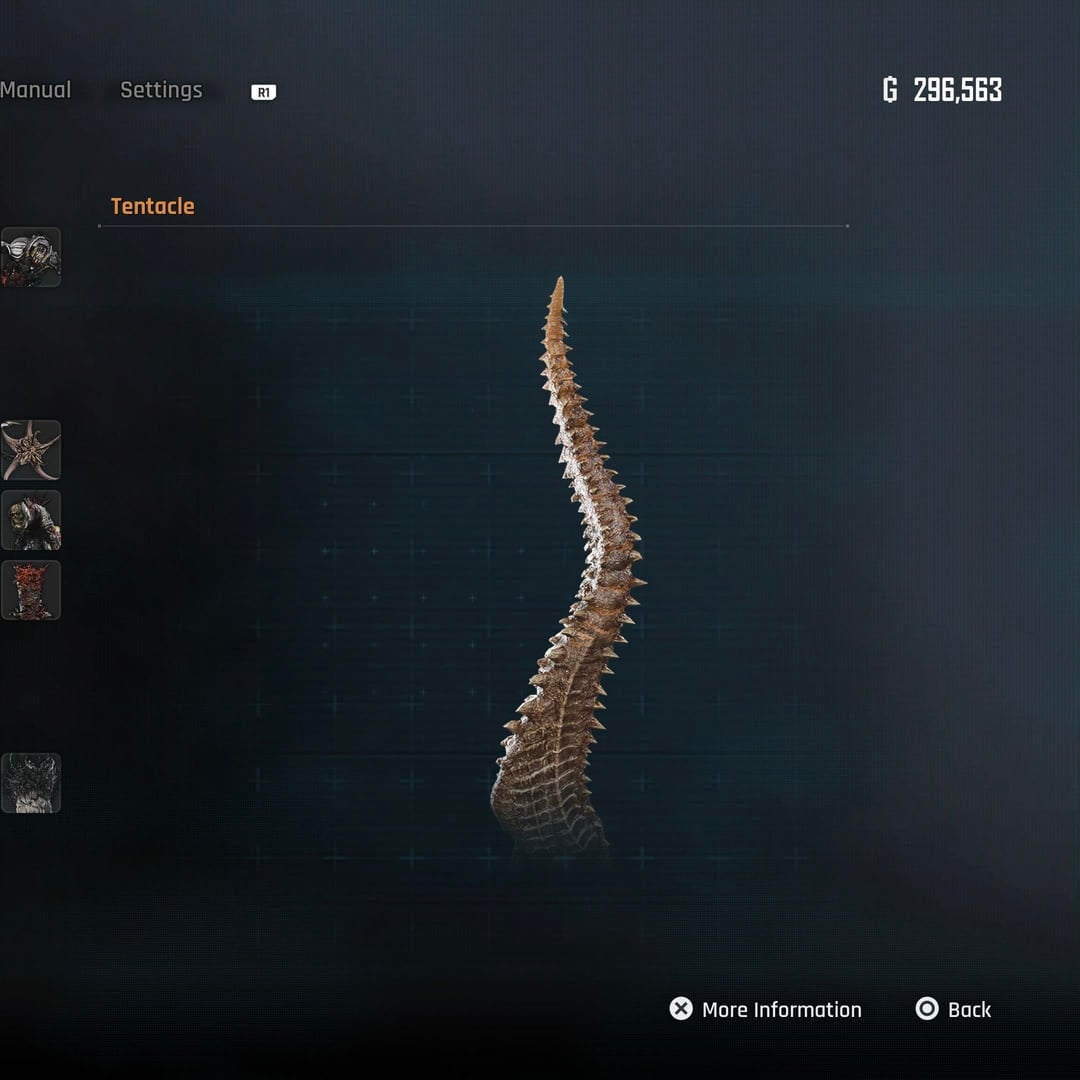Switch to the Settings tab
The height and width of the screenshot is (1080, 1080).
coord(161,90)
